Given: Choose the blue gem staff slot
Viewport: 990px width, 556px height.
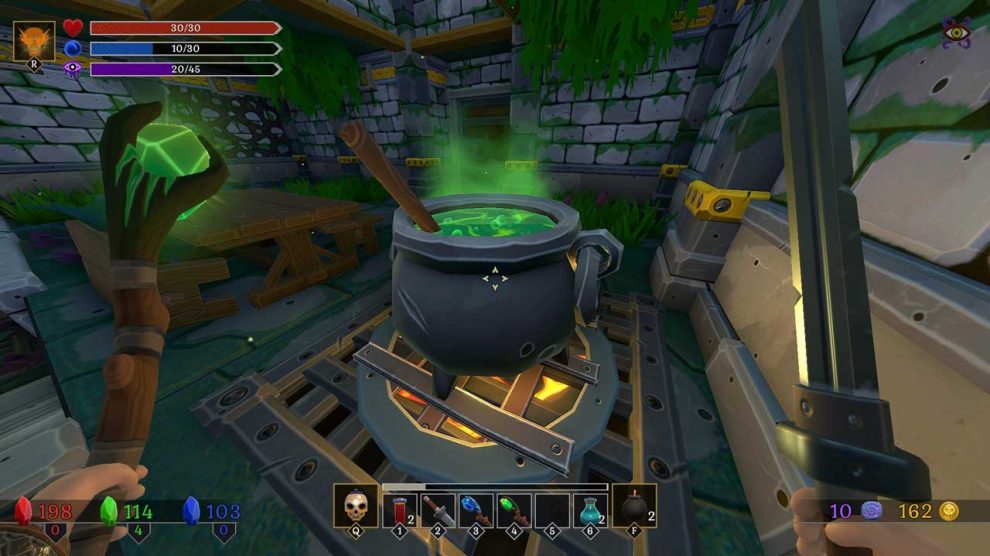Looking at the screenshot, I should pos(476,510).
